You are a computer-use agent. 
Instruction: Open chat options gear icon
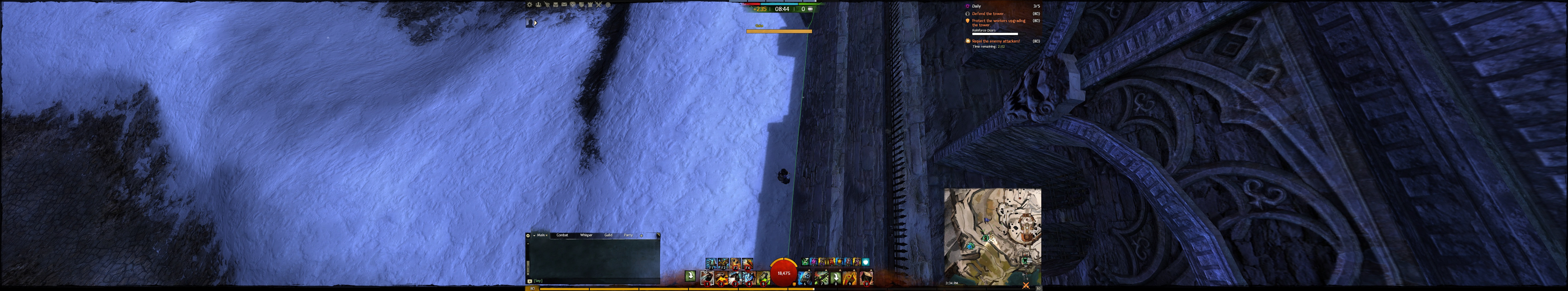coord(528,235)
